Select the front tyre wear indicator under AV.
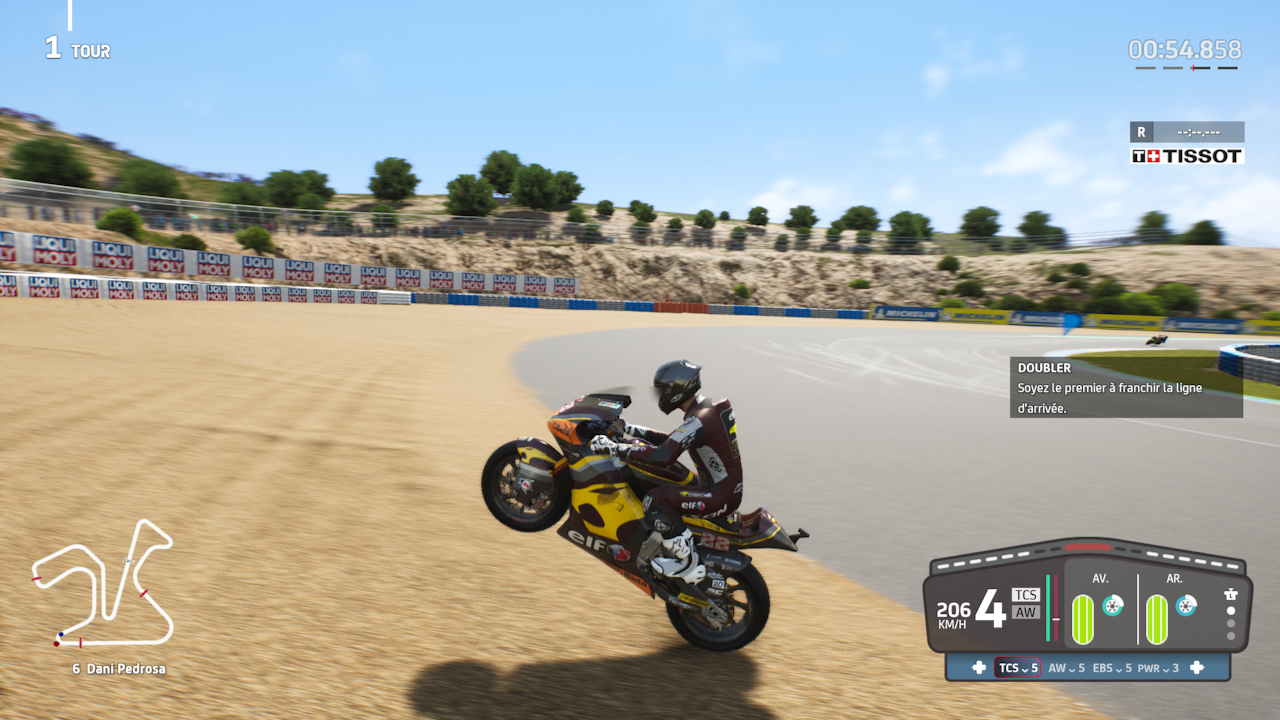Screen dimensions: 1280x720 point(1083,619)
